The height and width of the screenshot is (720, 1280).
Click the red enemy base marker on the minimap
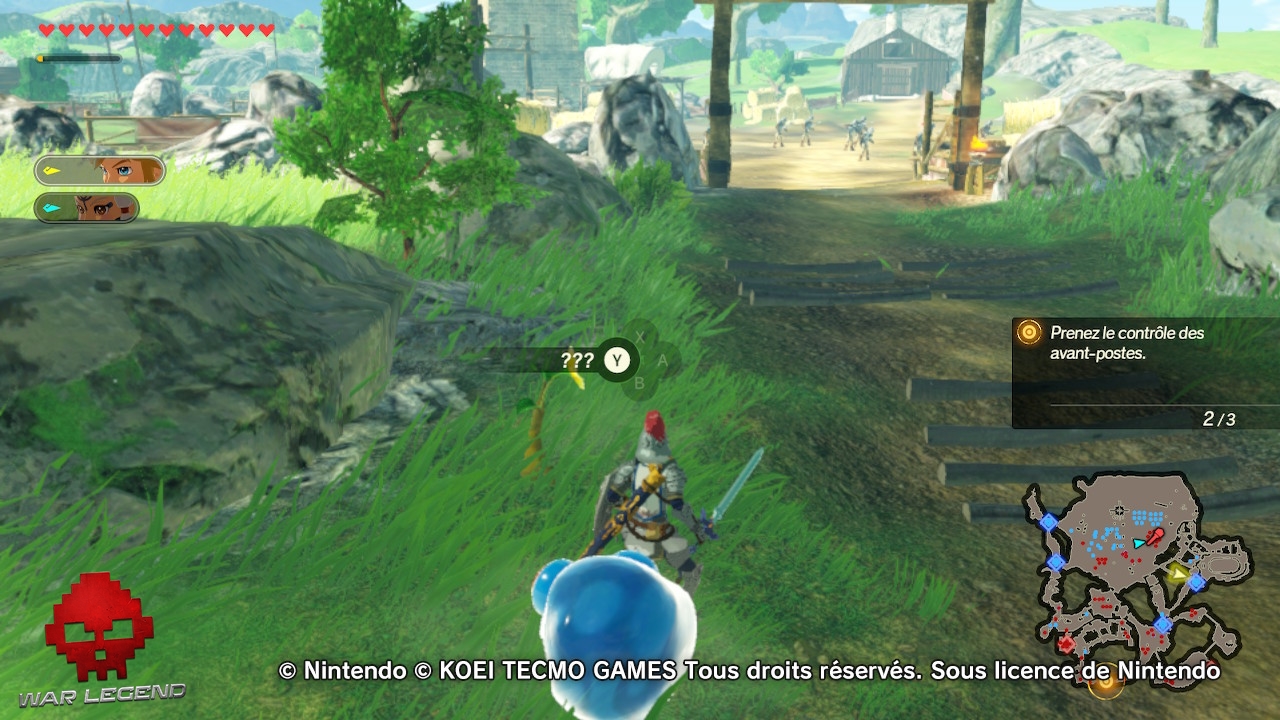1067,642
